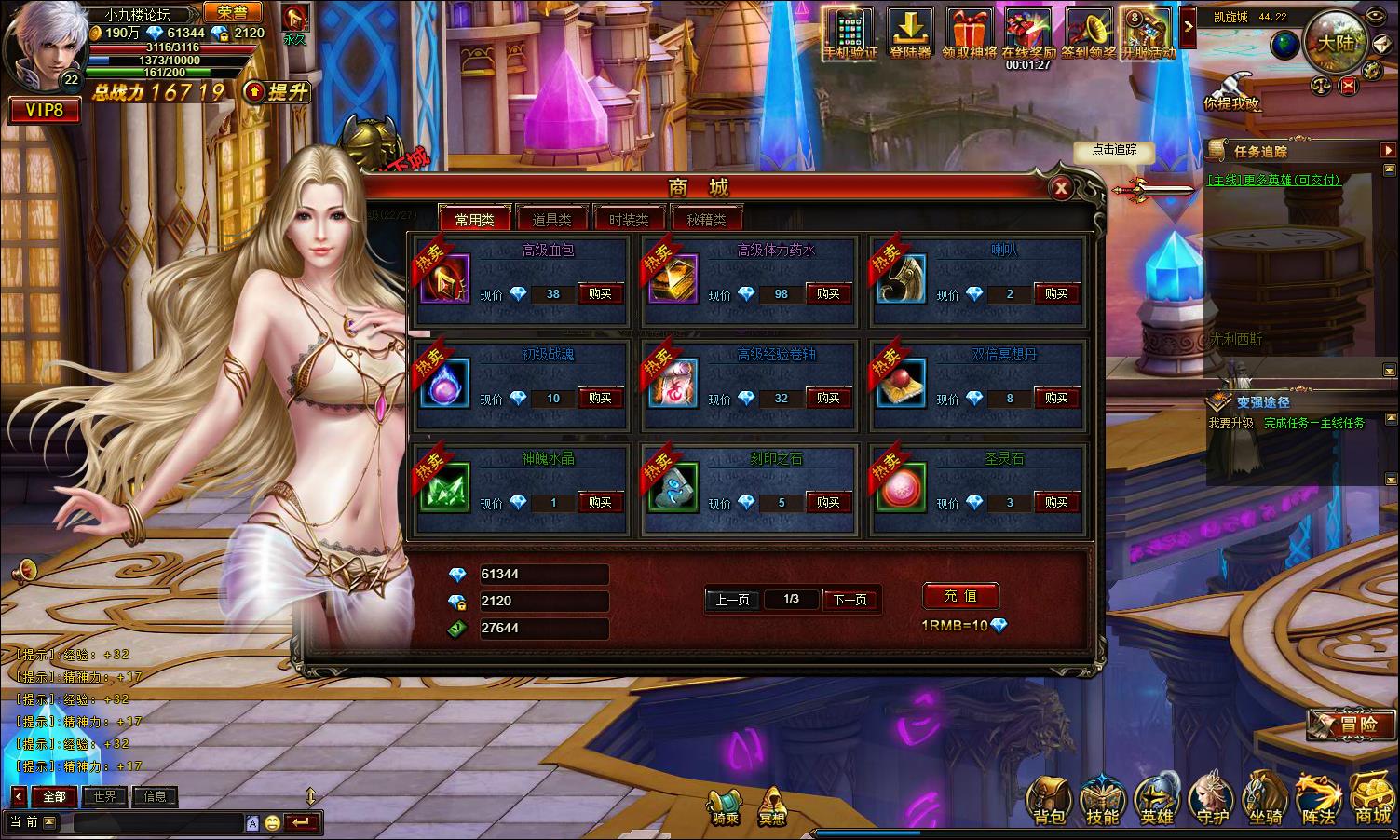Open the 技能 (skills) panel

pos(1102,801)
